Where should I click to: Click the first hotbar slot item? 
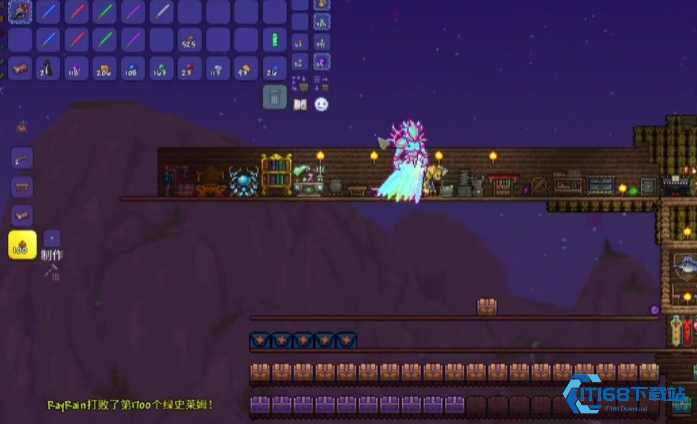click(21, 12)
